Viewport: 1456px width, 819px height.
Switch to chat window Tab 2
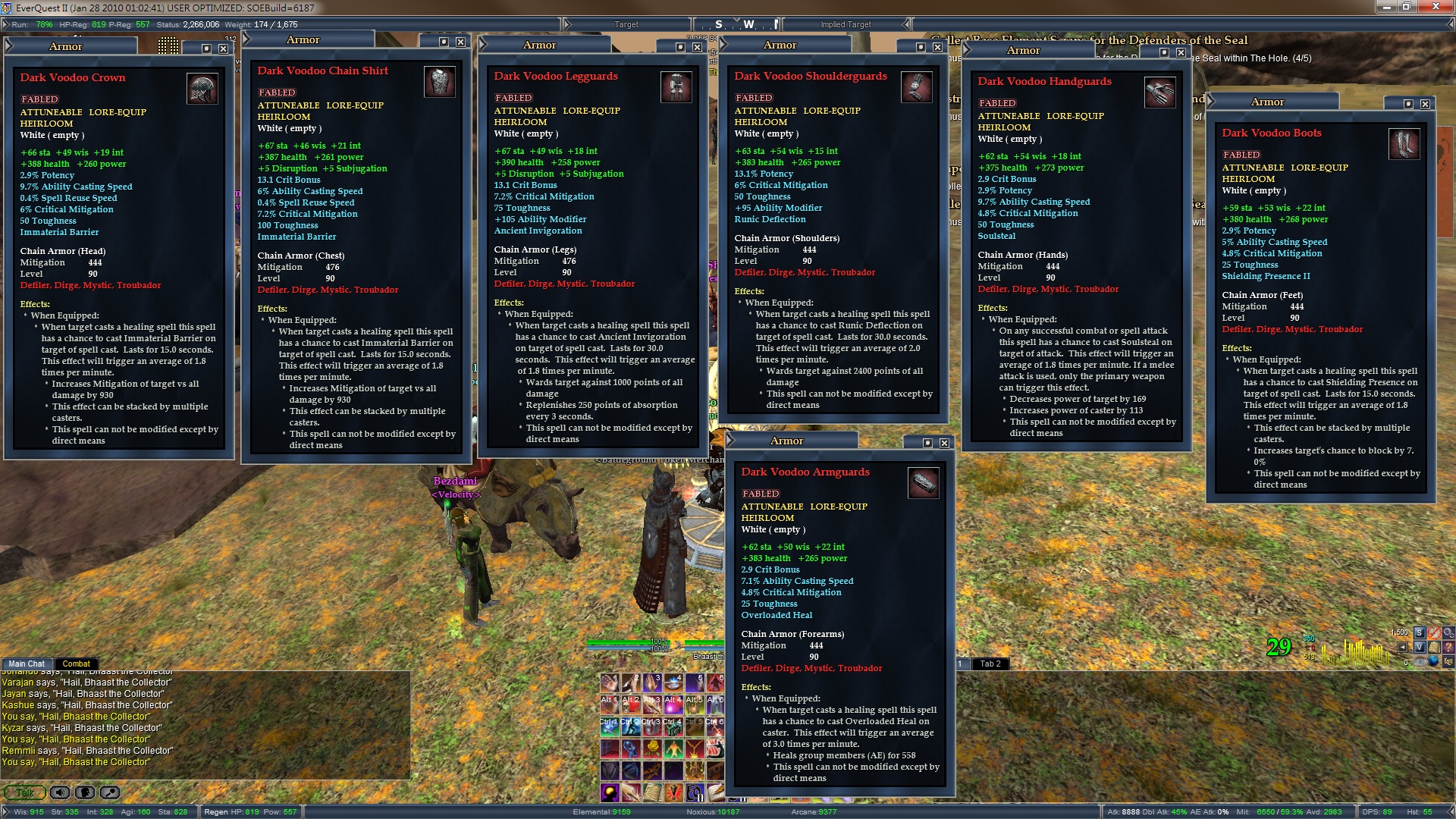click(x=990, y=664)
